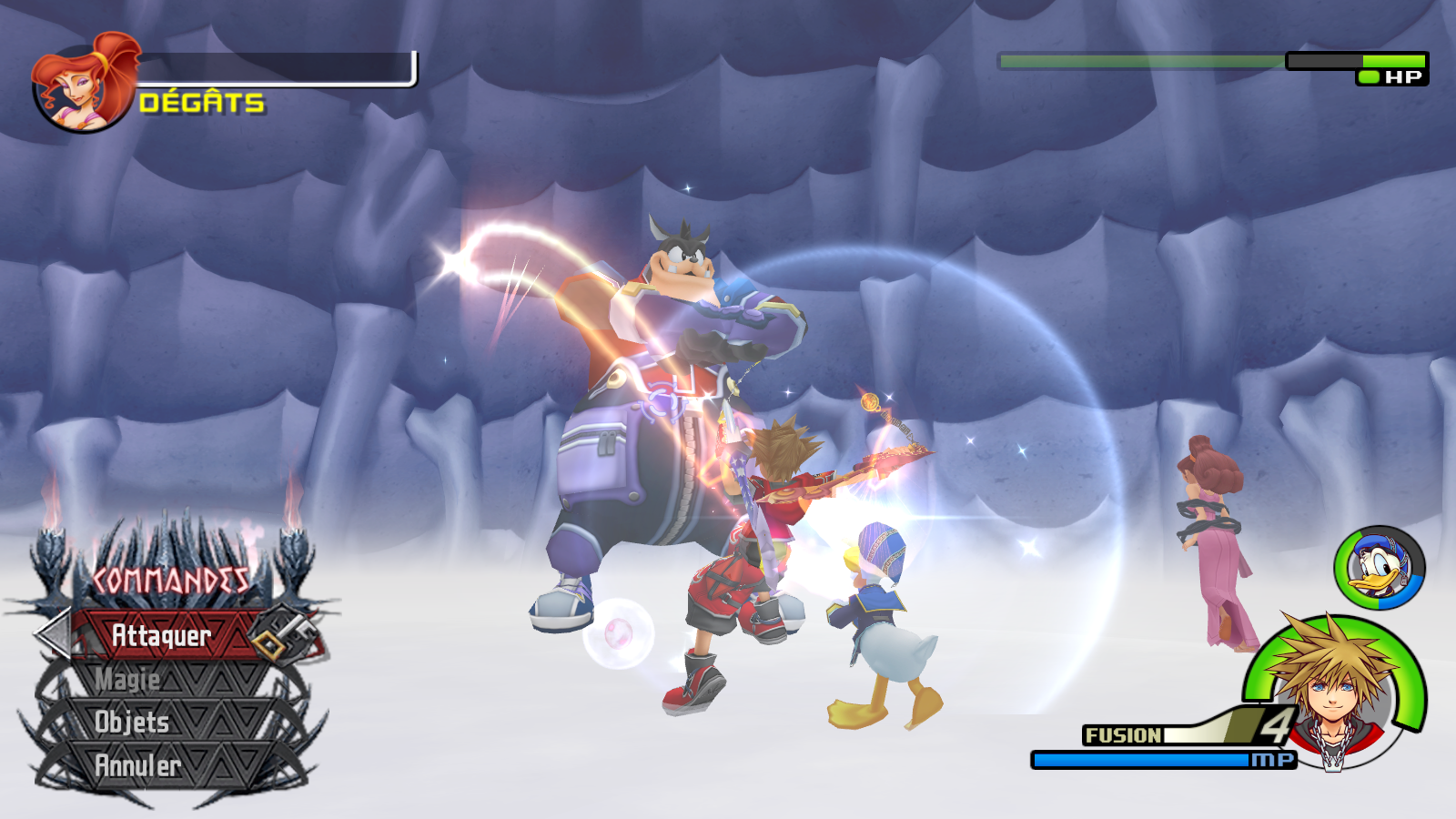Select the Annuler command

138,765
